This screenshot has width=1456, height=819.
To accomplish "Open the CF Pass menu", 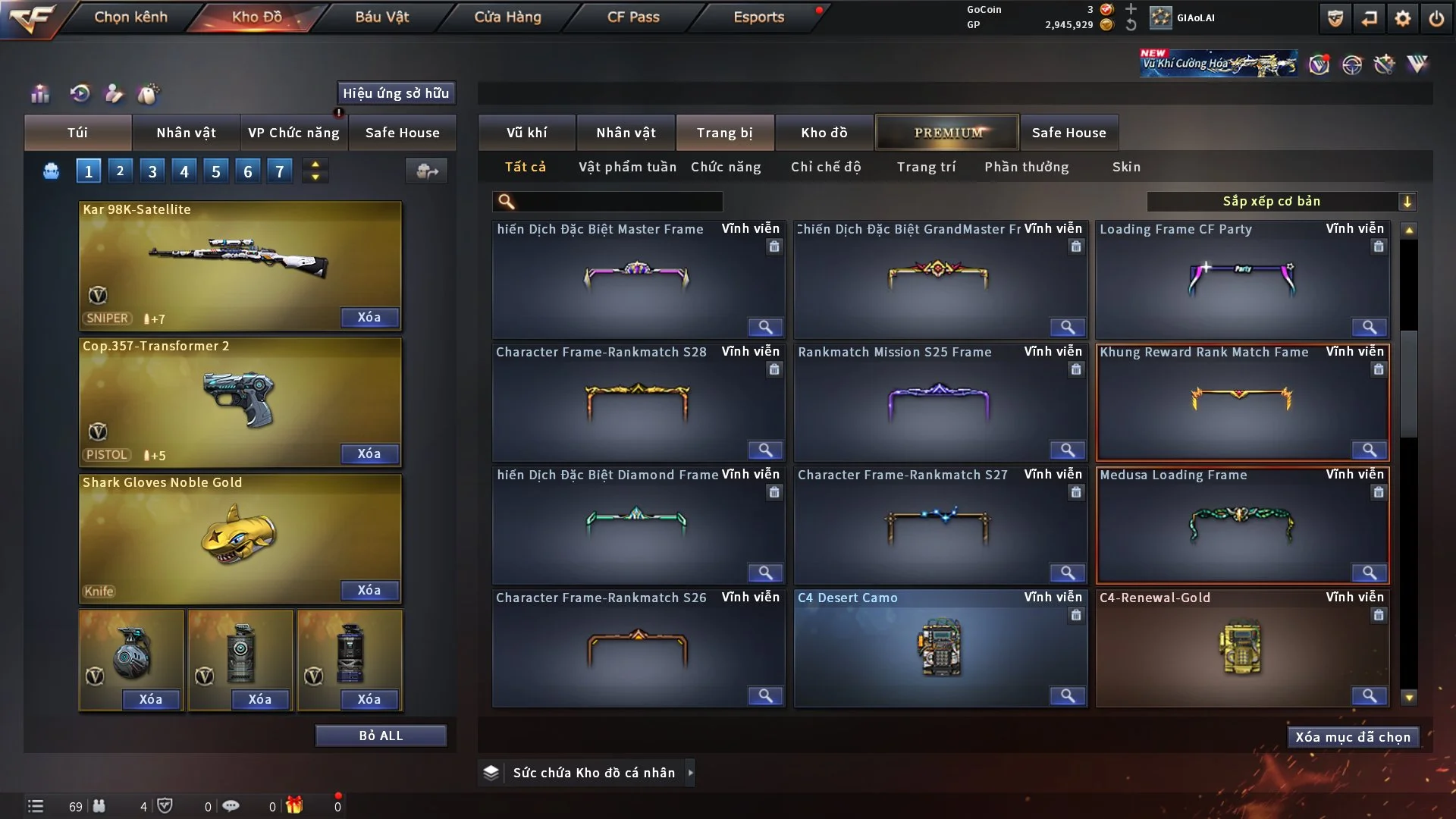I will (633, 17).
